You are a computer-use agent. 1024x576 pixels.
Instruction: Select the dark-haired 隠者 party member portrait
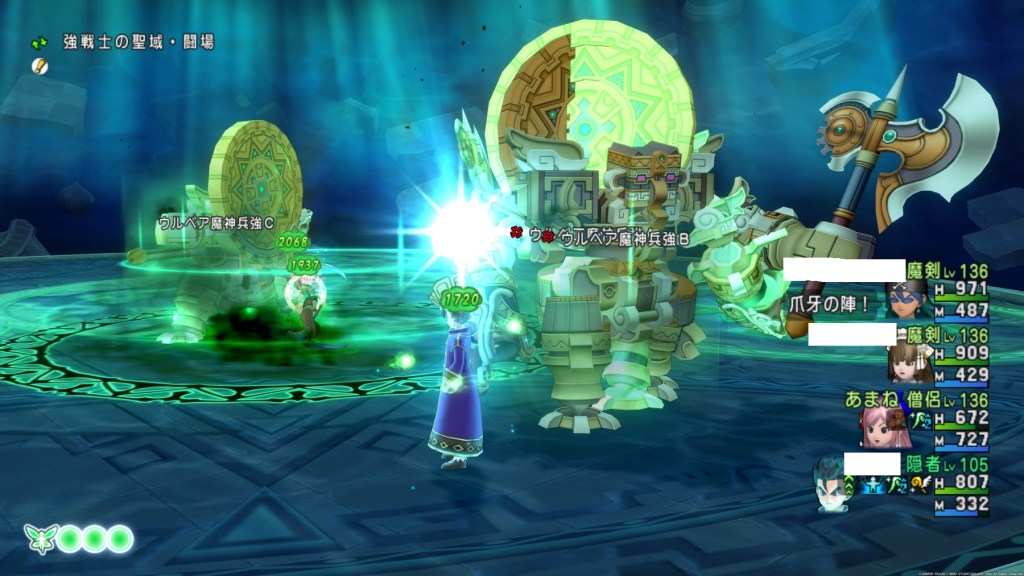coord(832,486)
